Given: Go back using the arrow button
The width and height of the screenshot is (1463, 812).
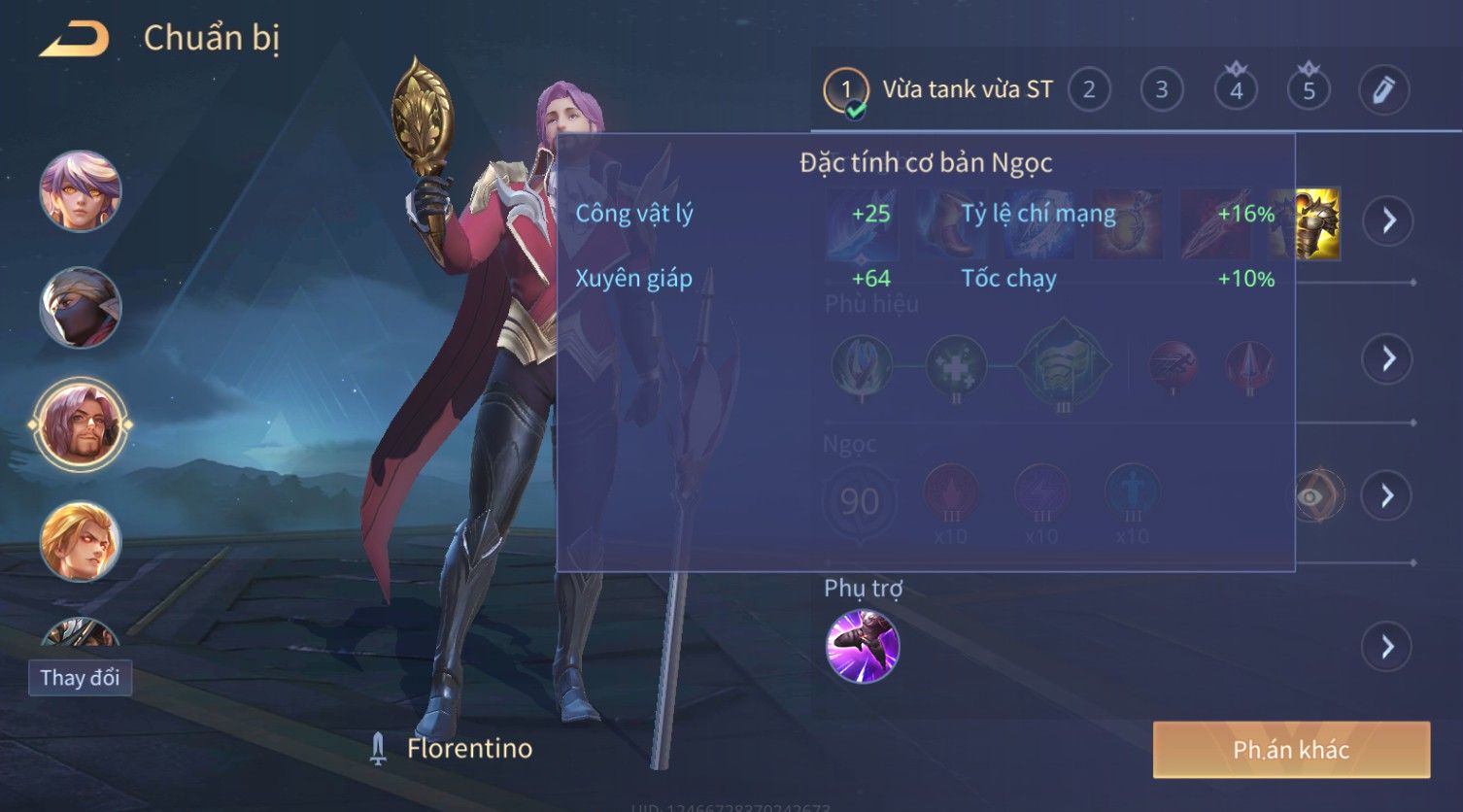Looking at the screenshot, I should click(74, 39).
